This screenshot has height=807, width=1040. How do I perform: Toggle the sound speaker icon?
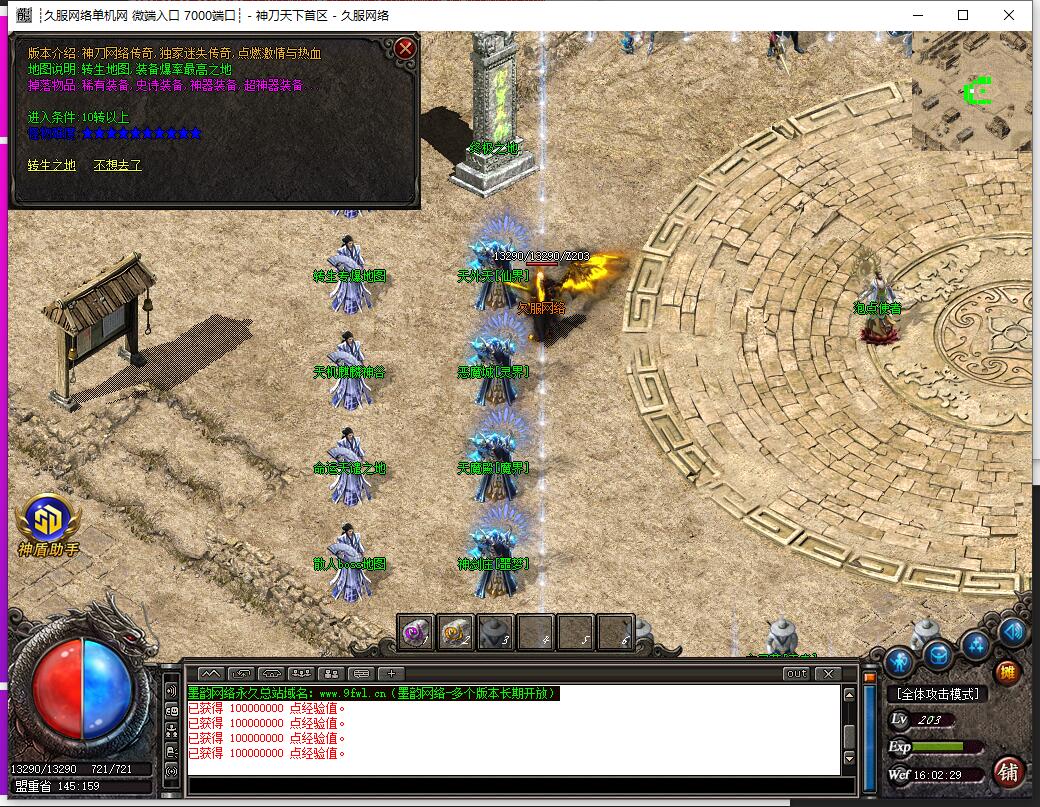click(1013, 631)
